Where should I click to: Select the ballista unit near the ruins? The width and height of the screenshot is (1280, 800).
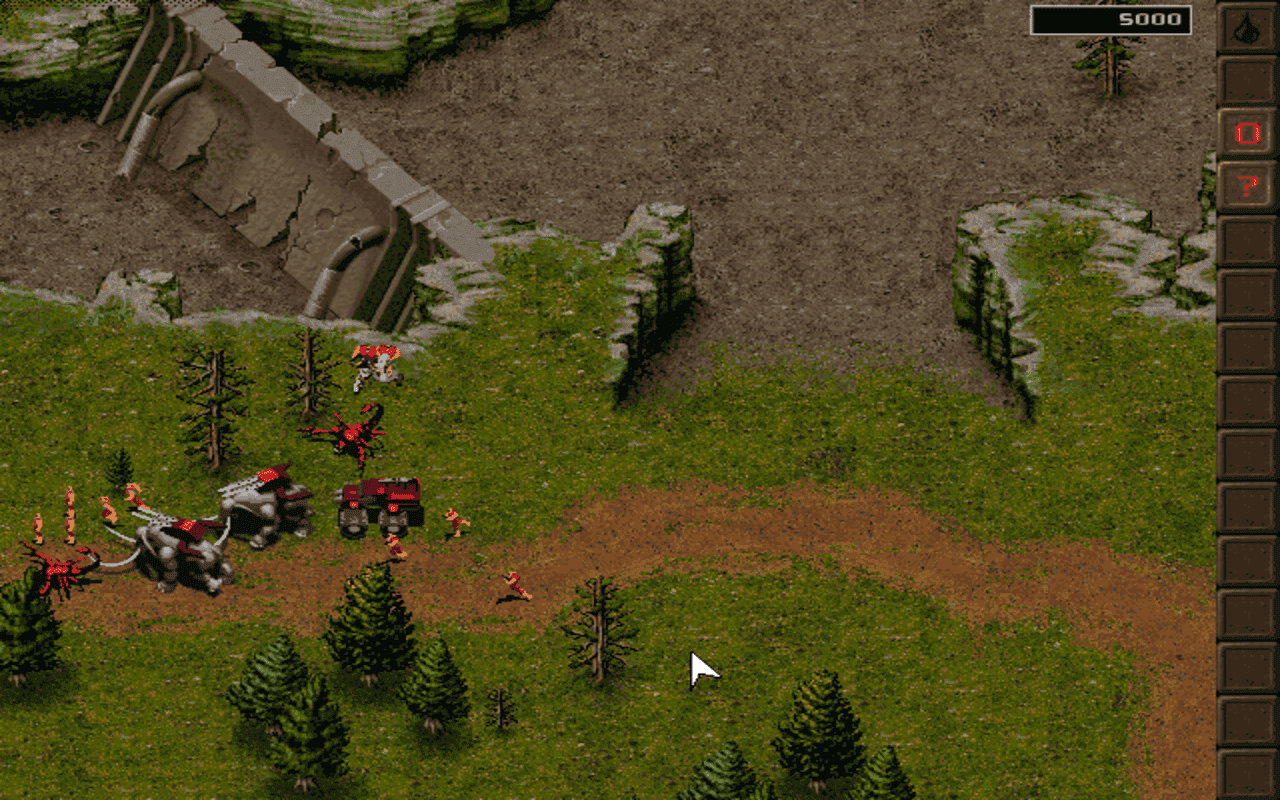pyautogui.click(x=373, y=365)
